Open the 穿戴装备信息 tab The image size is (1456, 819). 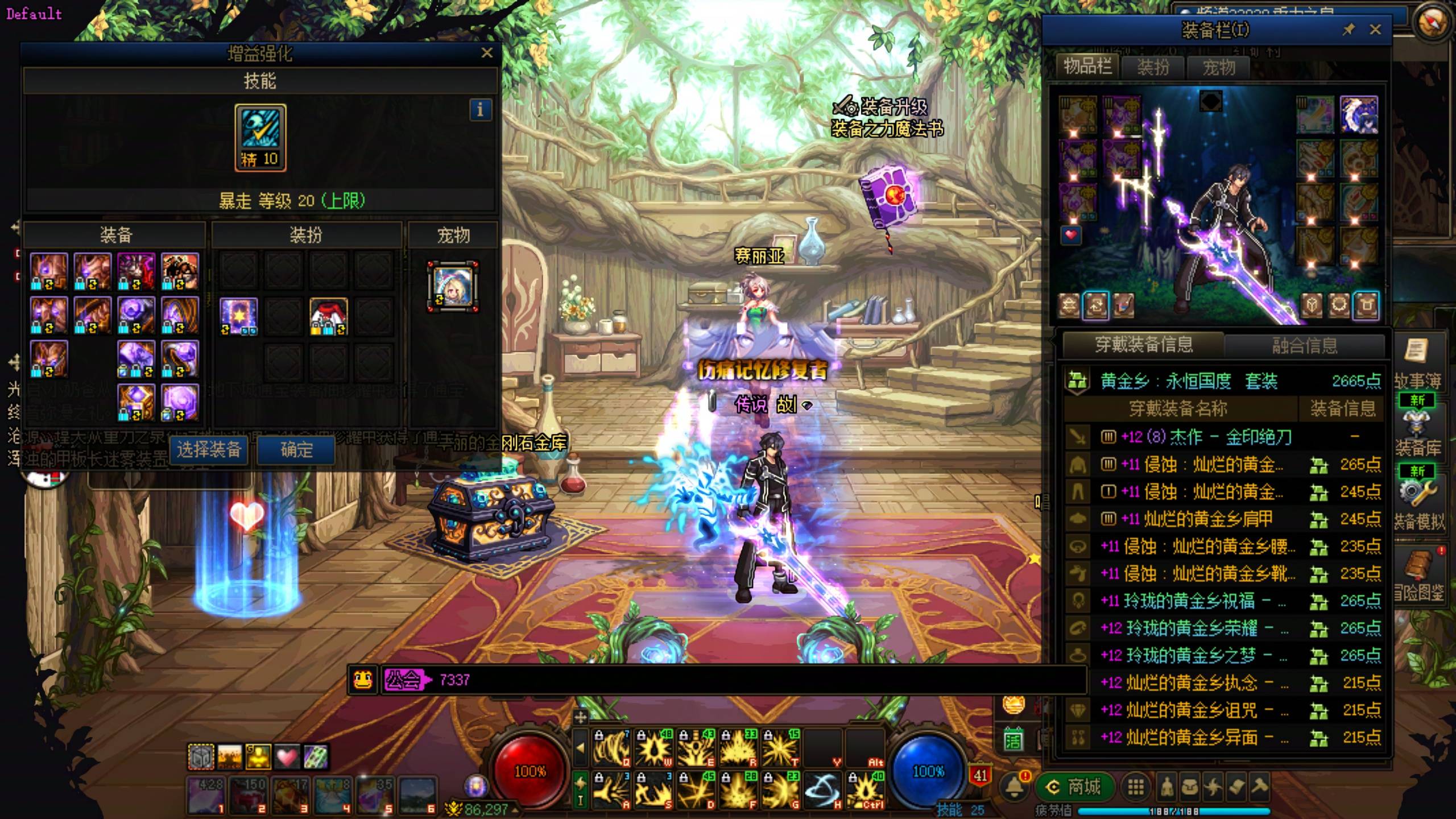click(x=1143, y=345)
